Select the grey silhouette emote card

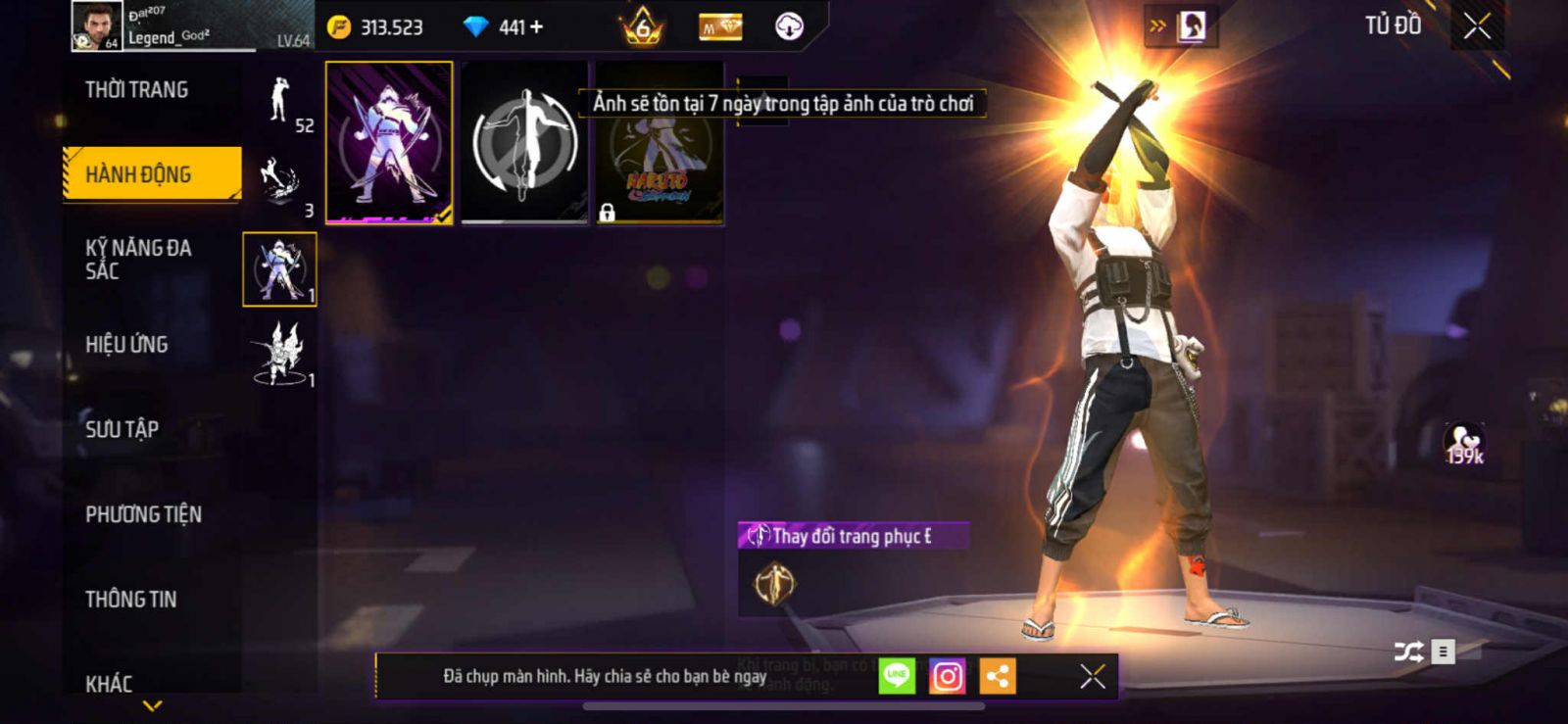tap(524, 143)
